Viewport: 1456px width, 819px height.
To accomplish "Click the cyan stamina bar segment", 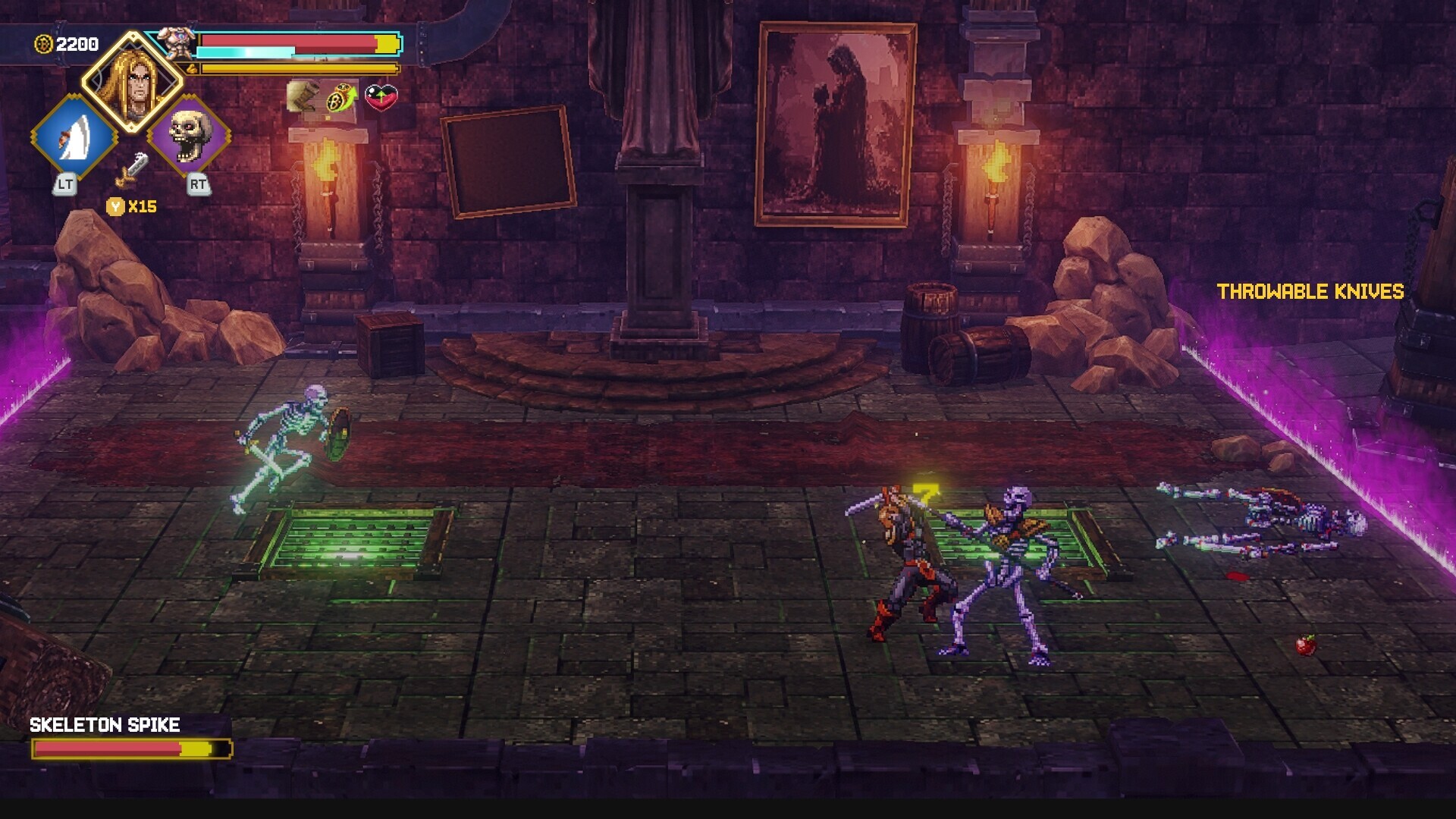I will 246,52.
